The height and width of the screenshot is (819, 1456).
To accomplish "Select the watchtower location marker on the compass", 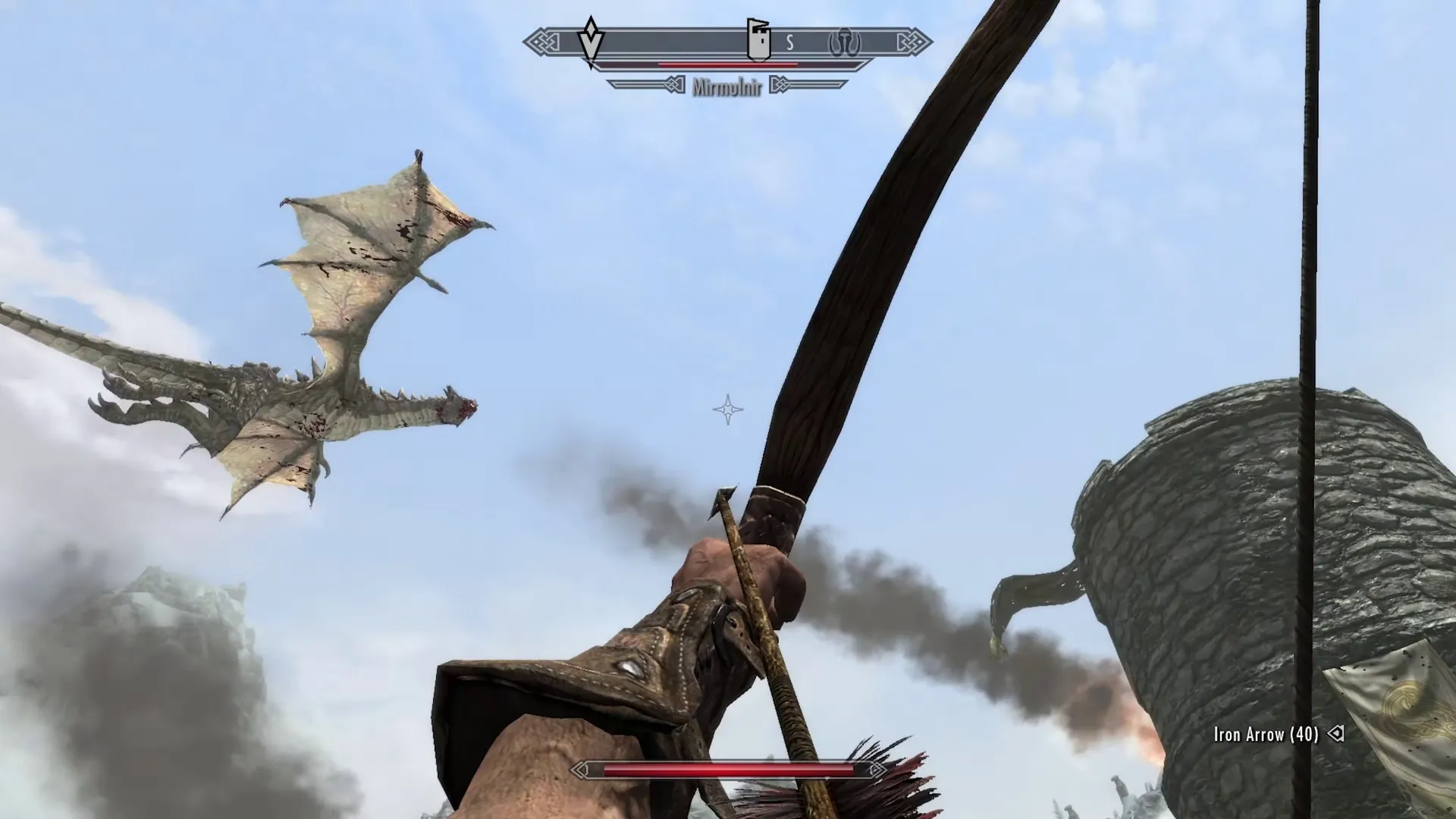I will [x=758, y=40].
